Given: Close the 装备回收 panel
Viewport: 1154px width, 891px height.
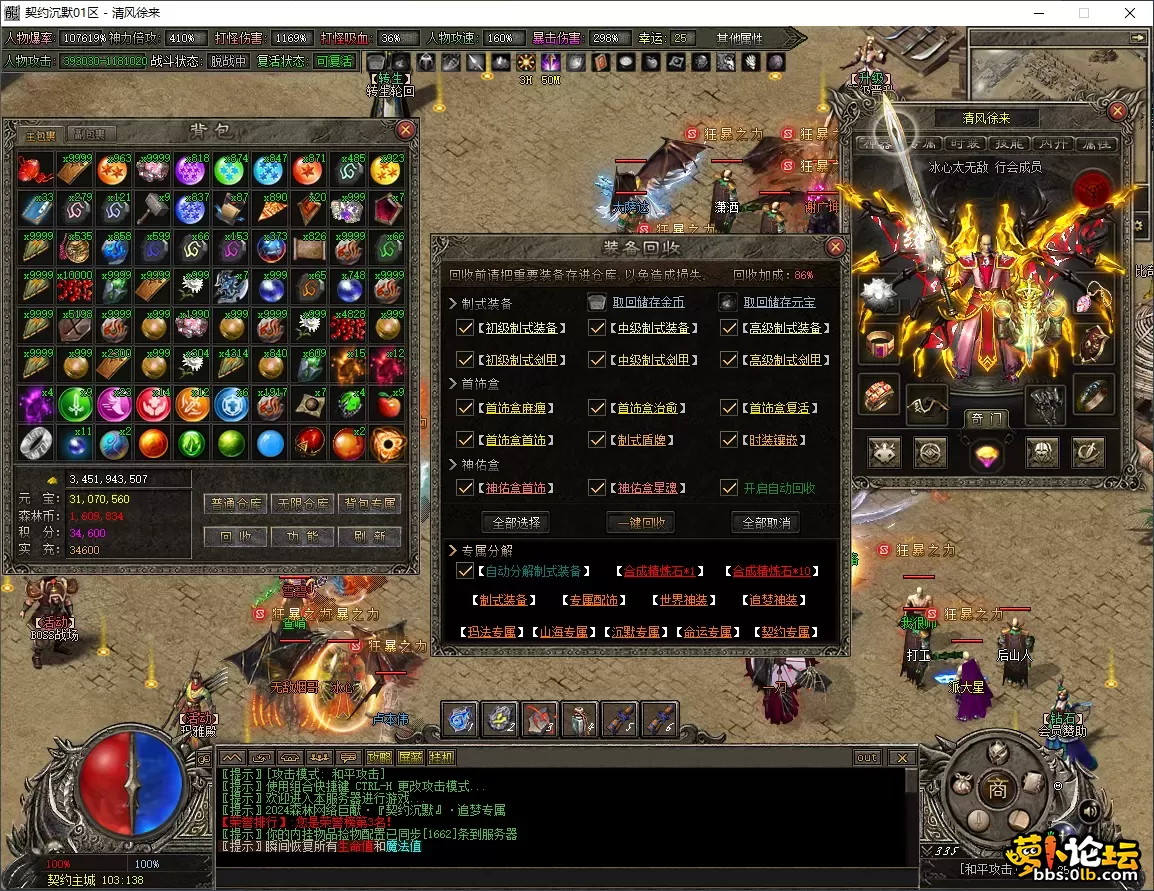Looking at the screenshot, I should point(835,247).
